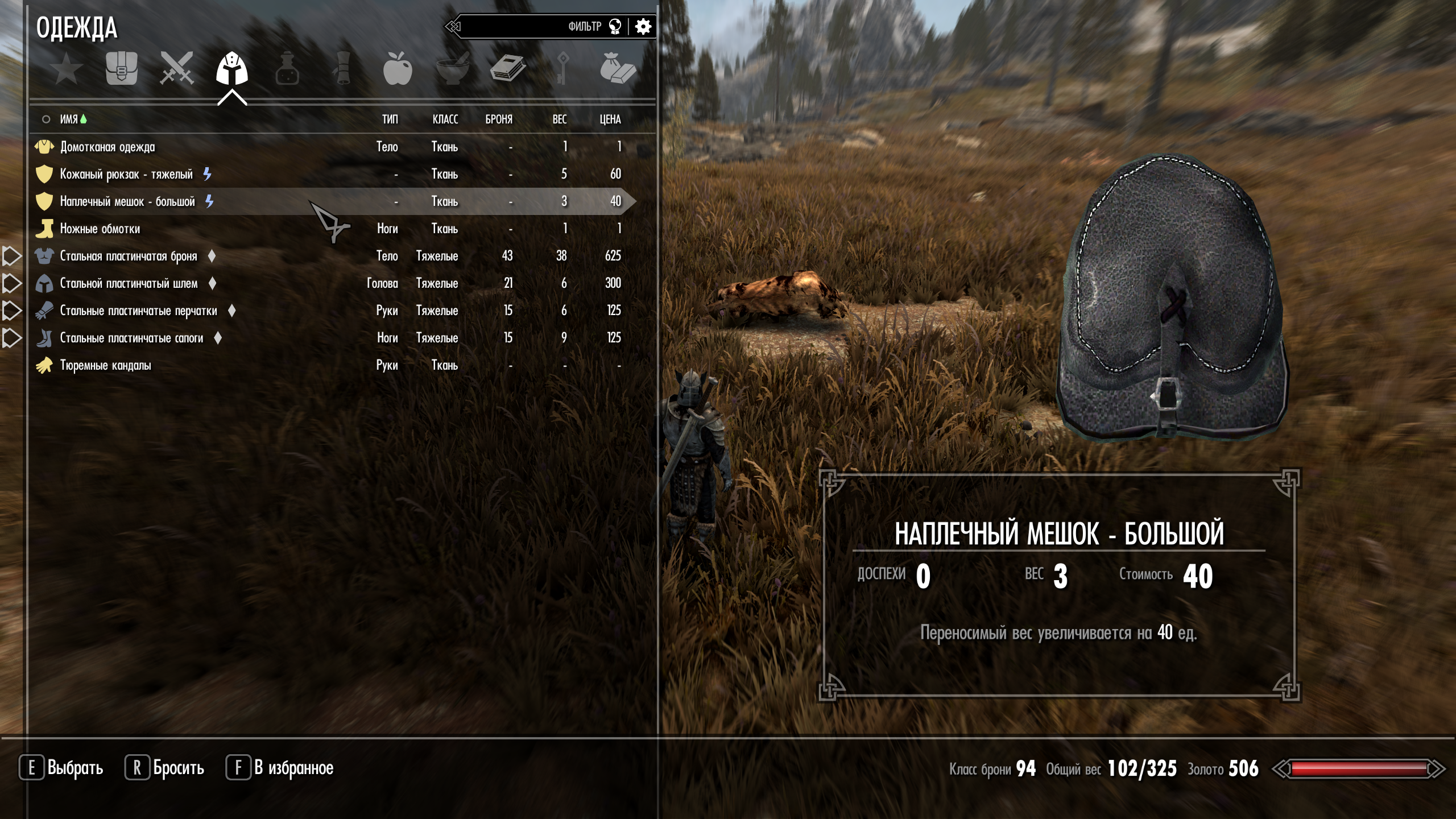
Task: Show the books category
Action: (507, 69)
